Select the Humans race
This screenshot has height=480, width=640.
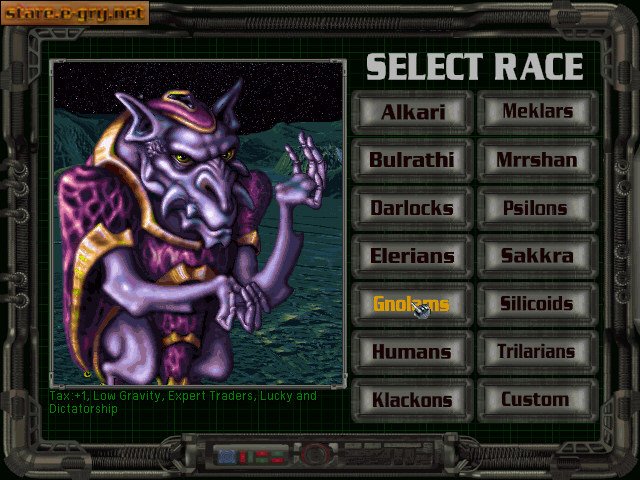[411, 352]
